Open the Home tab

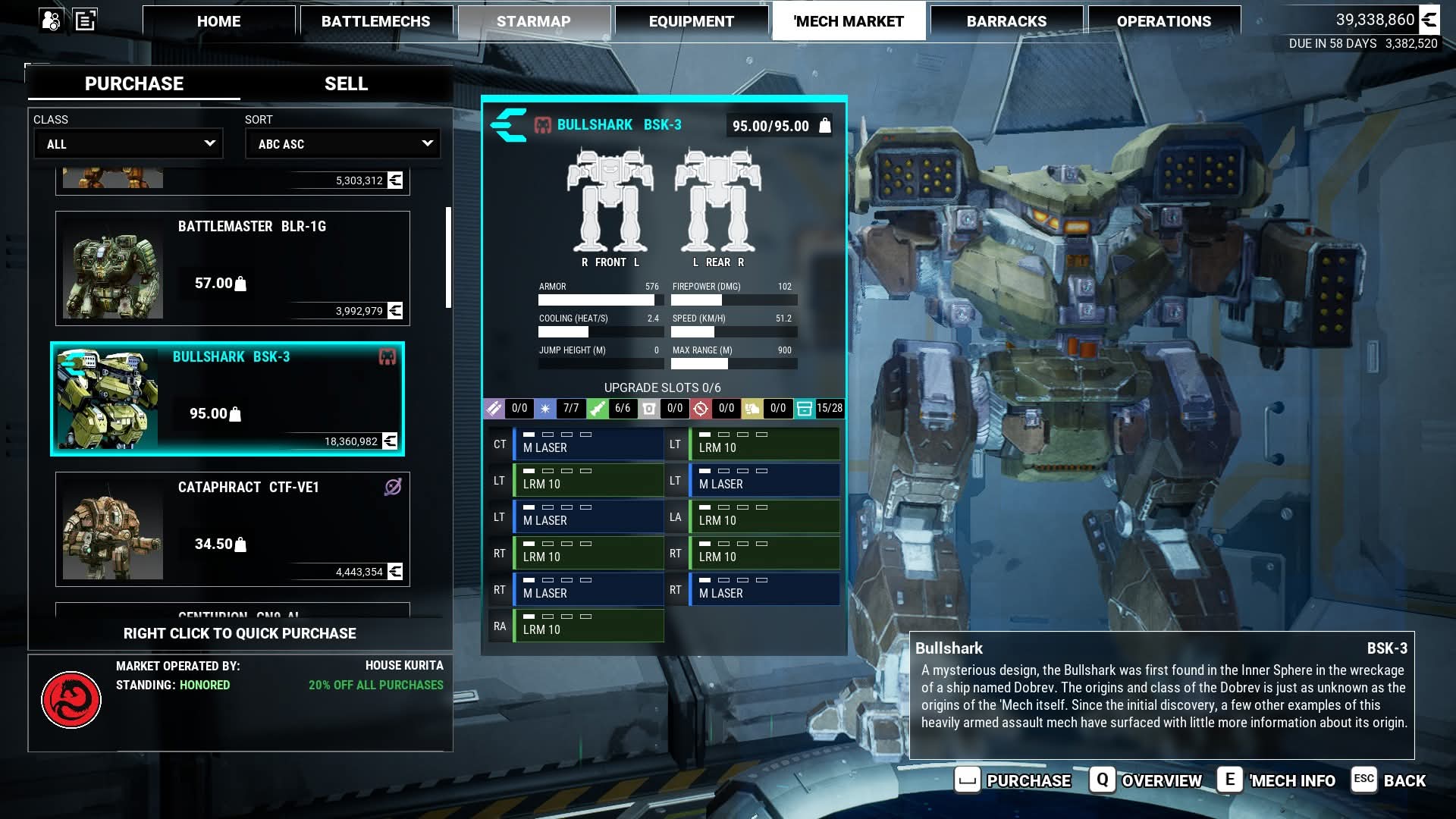click(x=218, y=21)
